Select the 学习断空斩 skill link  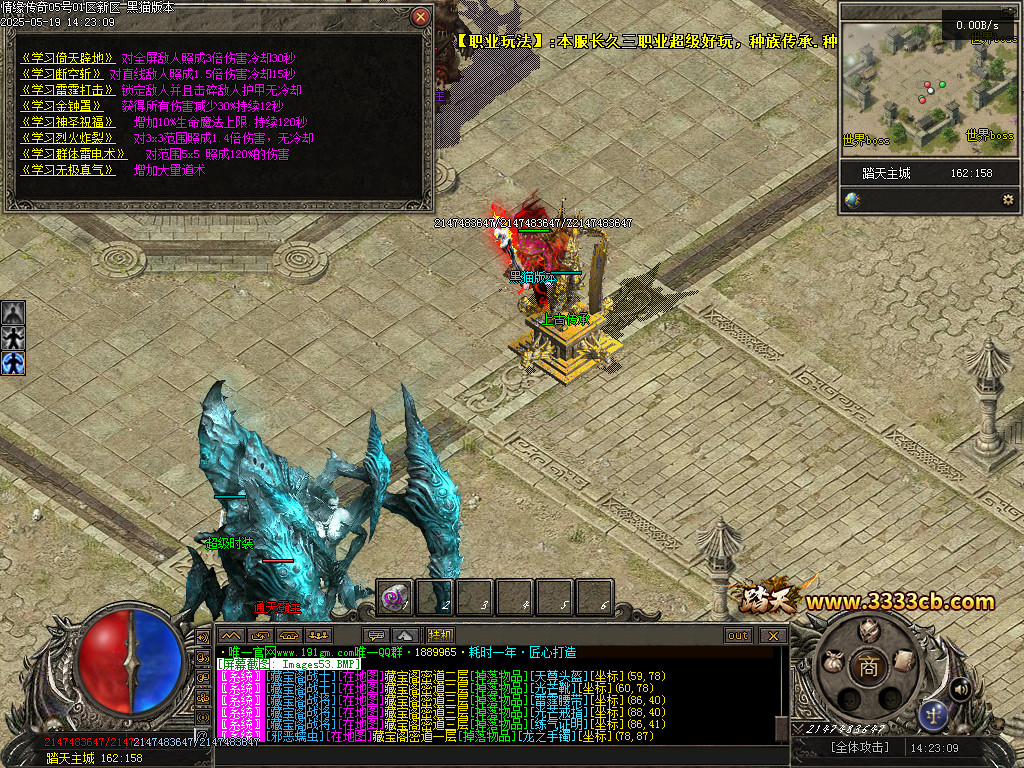pyautogui.click(x=62, y=74)
